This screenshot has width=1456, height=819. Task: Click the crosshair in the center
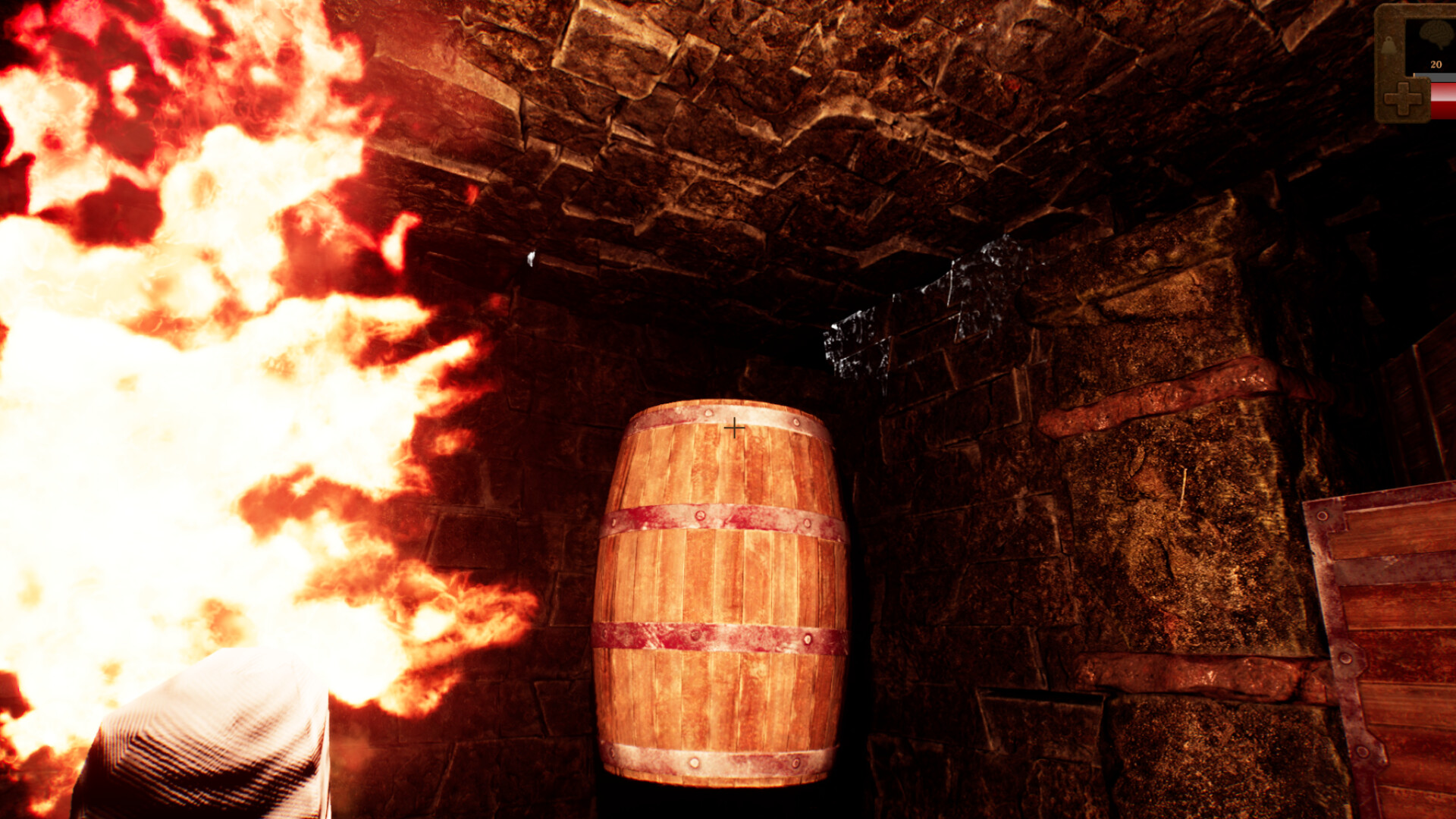[733, 428]
